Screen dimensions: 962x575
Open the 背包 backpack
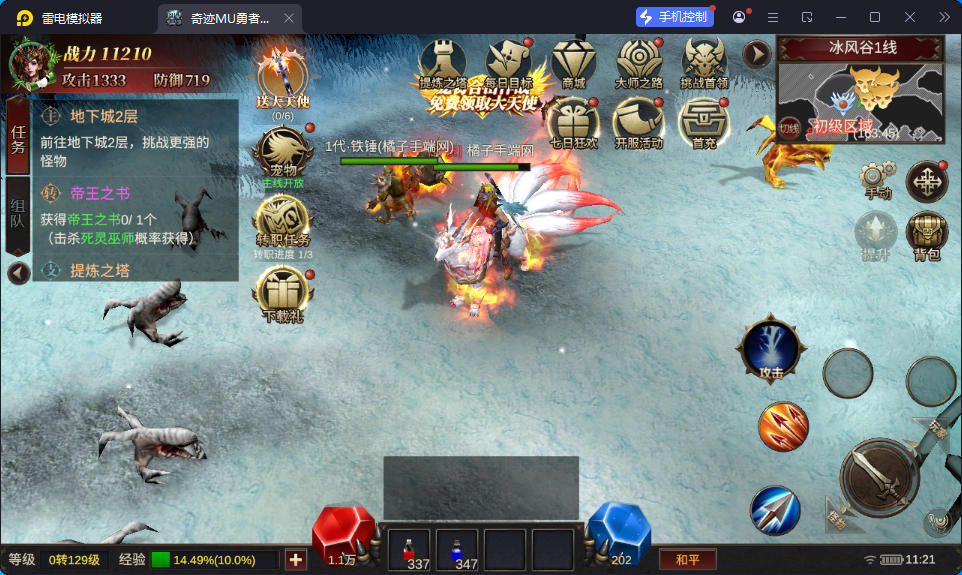[926, 235]
